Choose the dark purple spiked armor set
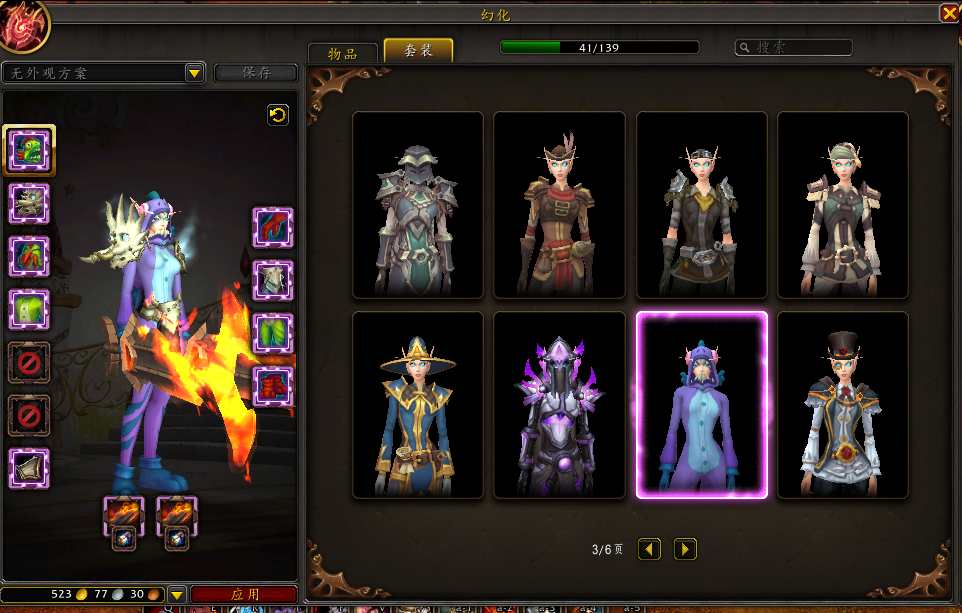962x613 pixels. pyautogui.click(x=559, y=404)
